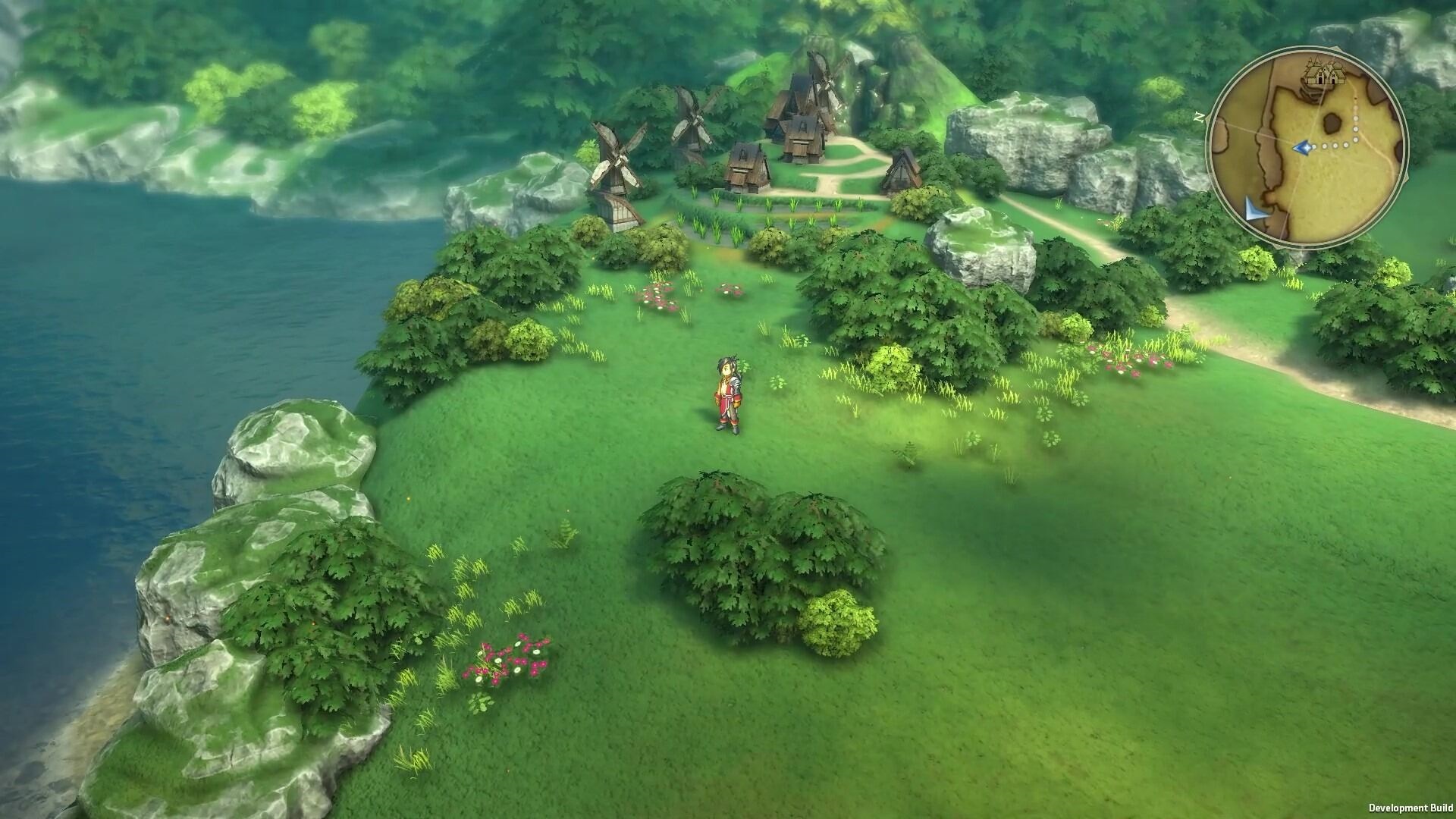Select the village houses marker on minimap
The image size is (1456, 819).
(1322, 72)
